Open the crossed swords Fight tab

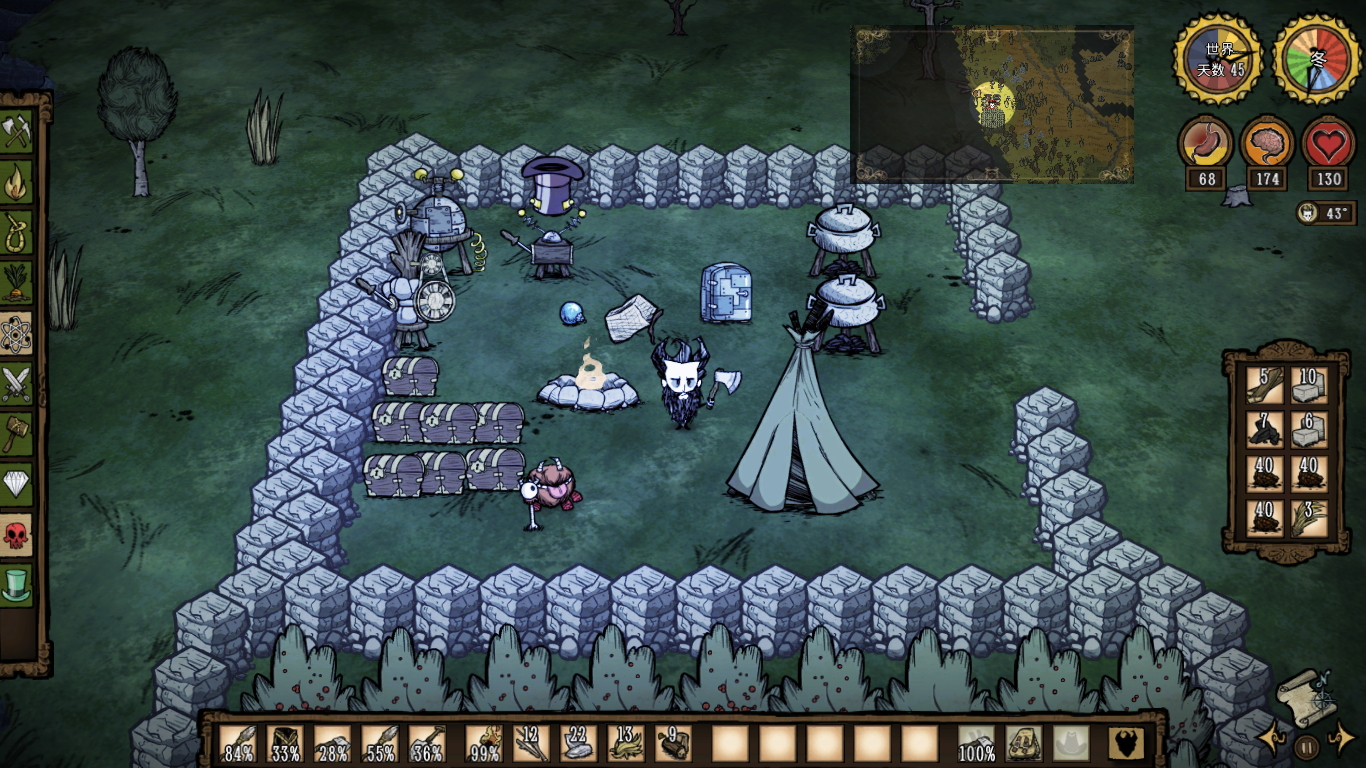click(x=17, y=384)
